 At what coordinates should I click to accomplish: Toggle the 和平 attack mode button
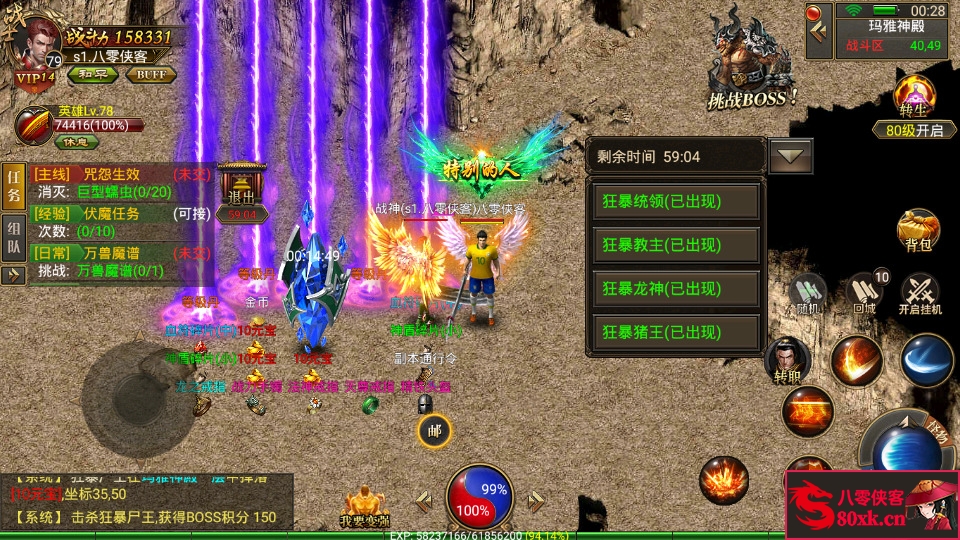coord(93,74)
